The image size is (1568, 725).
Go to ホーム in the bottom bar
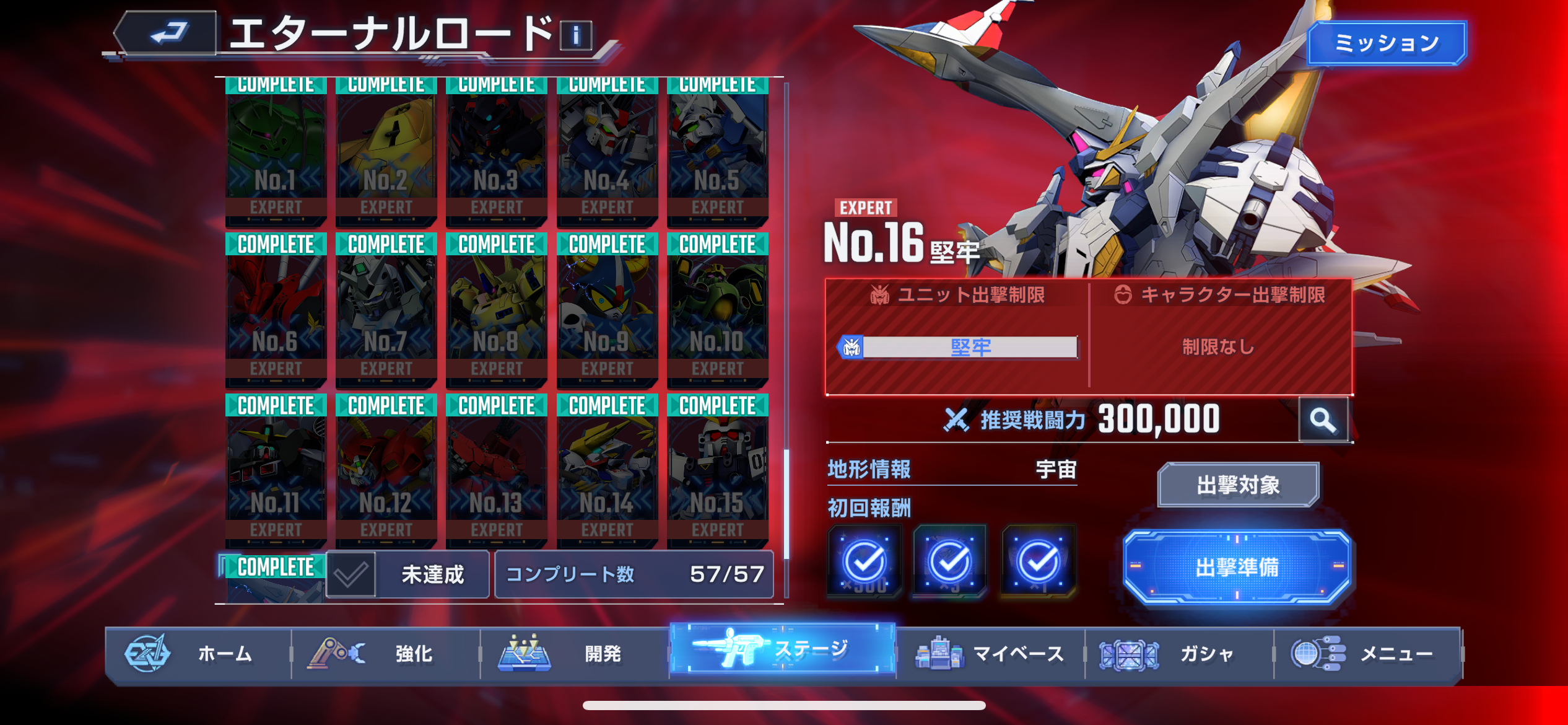click(198, 654)
